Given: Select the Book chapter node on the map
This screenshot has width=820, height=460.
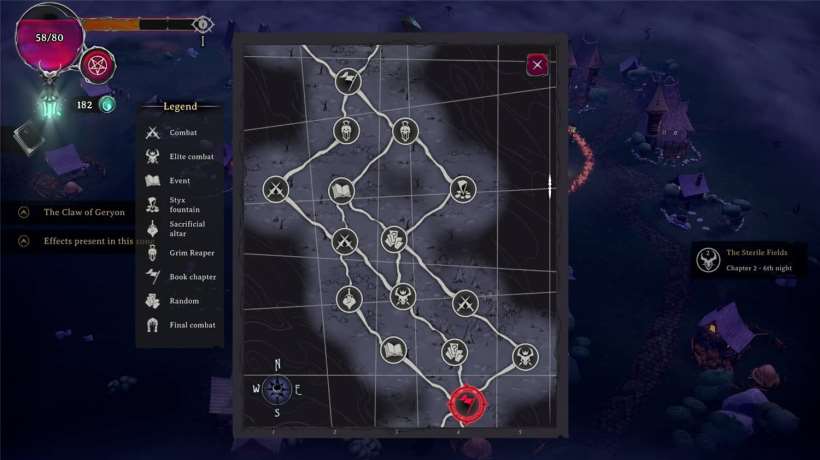Looking at the screenshot, I should click(348, 81).
